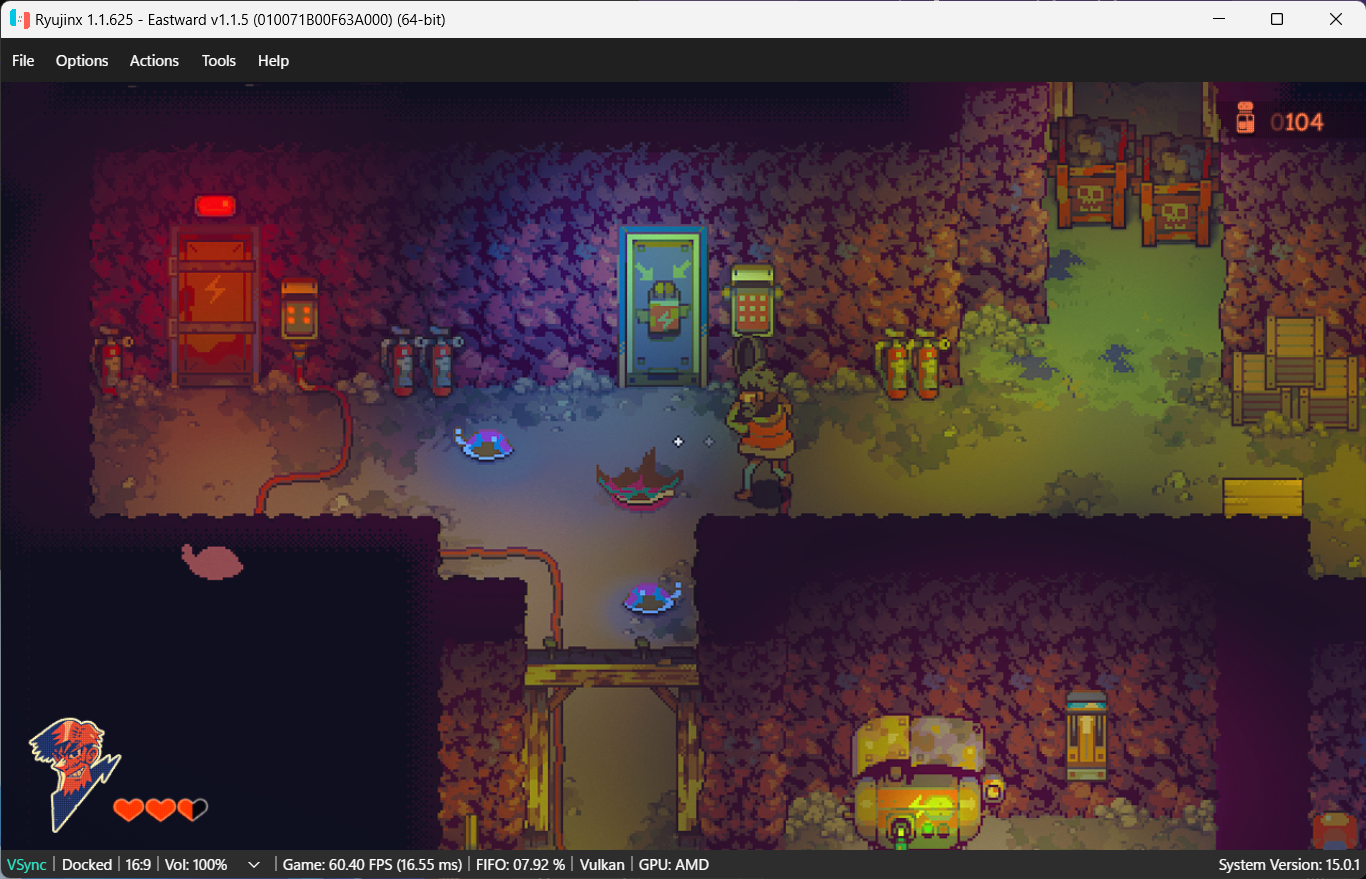
Task: Click the Game: 60.40 FPS counter
Action: (372, 864)
